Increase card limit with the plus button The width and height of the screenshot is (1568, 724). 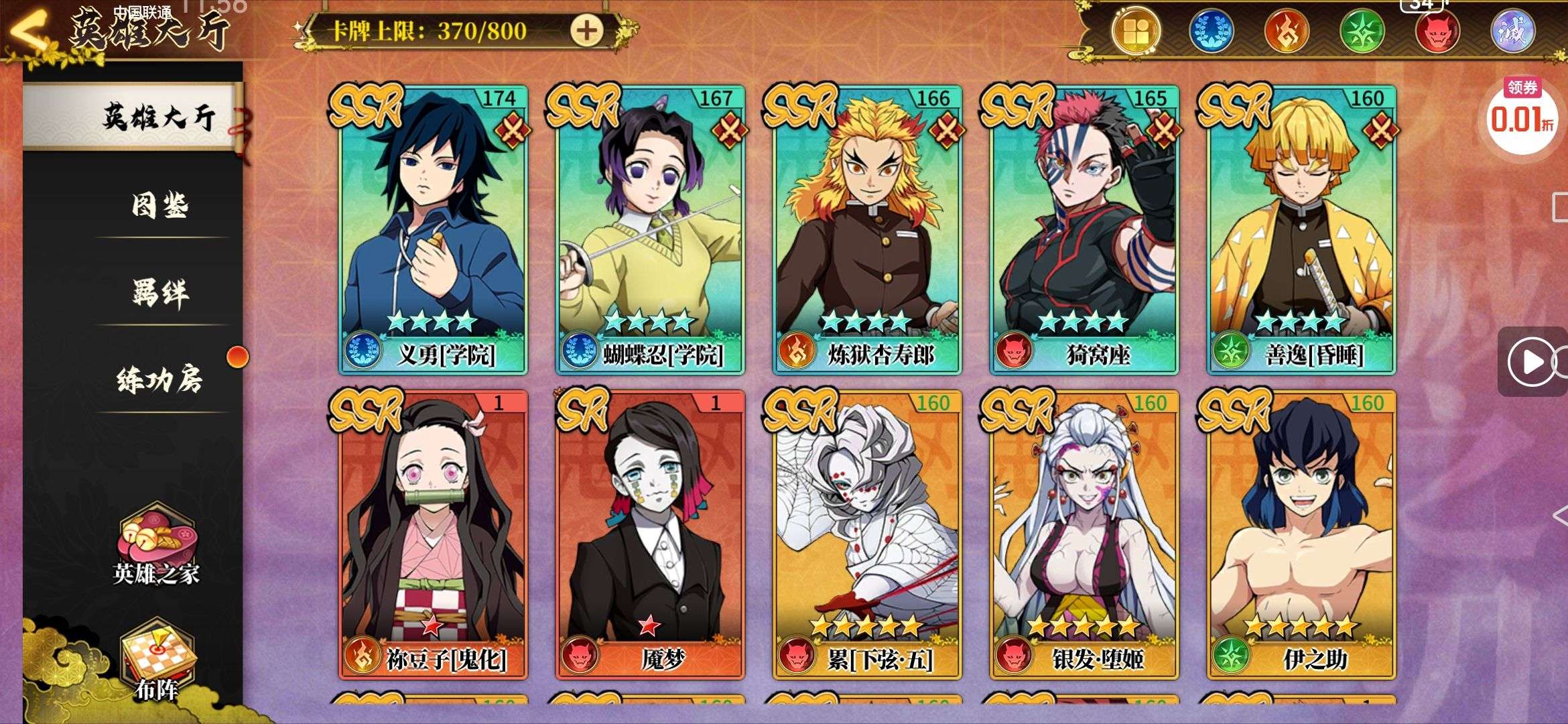586,31
